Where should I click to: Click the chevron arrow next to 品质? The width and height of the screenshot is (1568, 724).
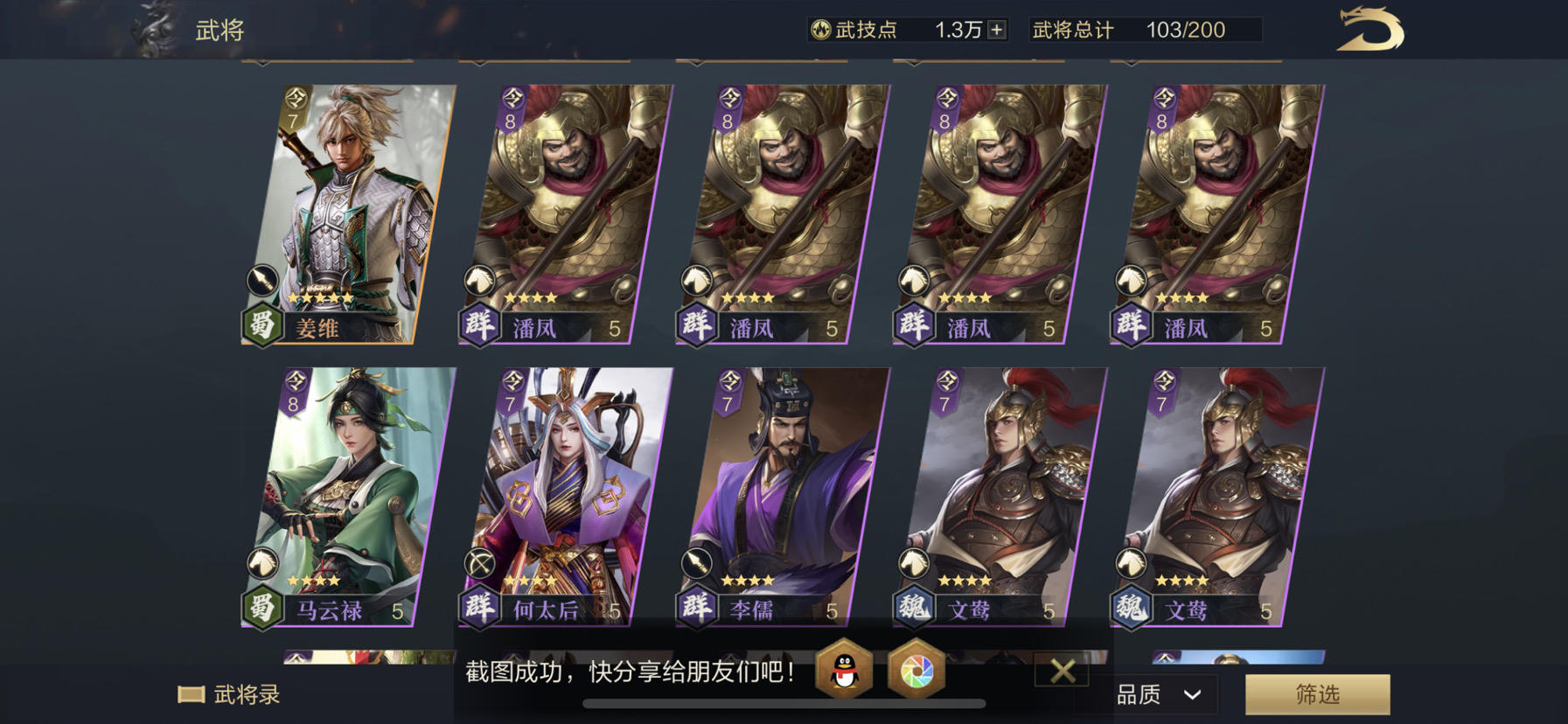pos(1192,693)
